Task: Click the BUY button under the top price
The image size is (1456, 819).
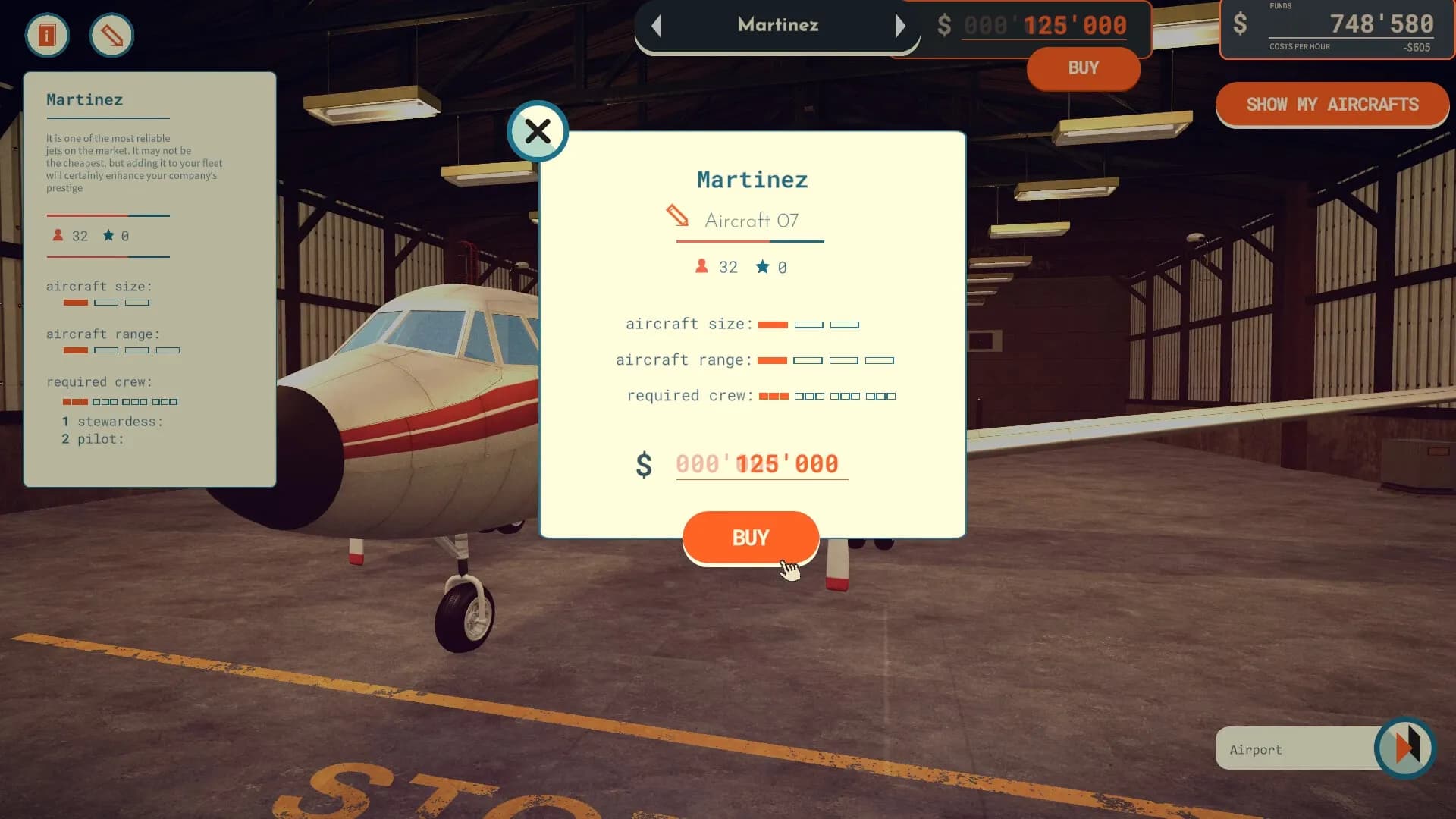Action: click(x=1083, y=68)
